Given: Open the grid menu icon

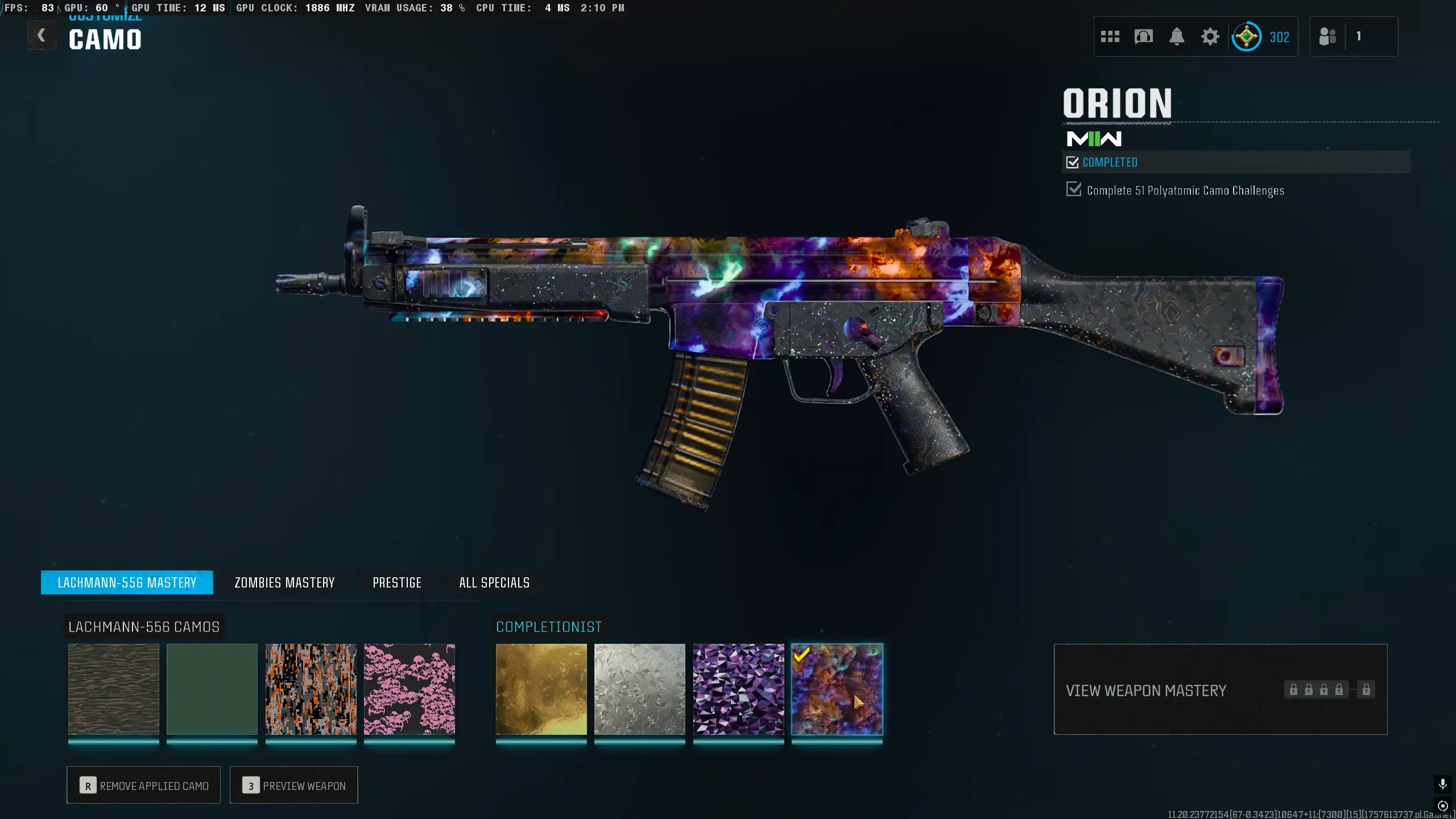Looking at the screenshot, I should [x=1110, y=37].
